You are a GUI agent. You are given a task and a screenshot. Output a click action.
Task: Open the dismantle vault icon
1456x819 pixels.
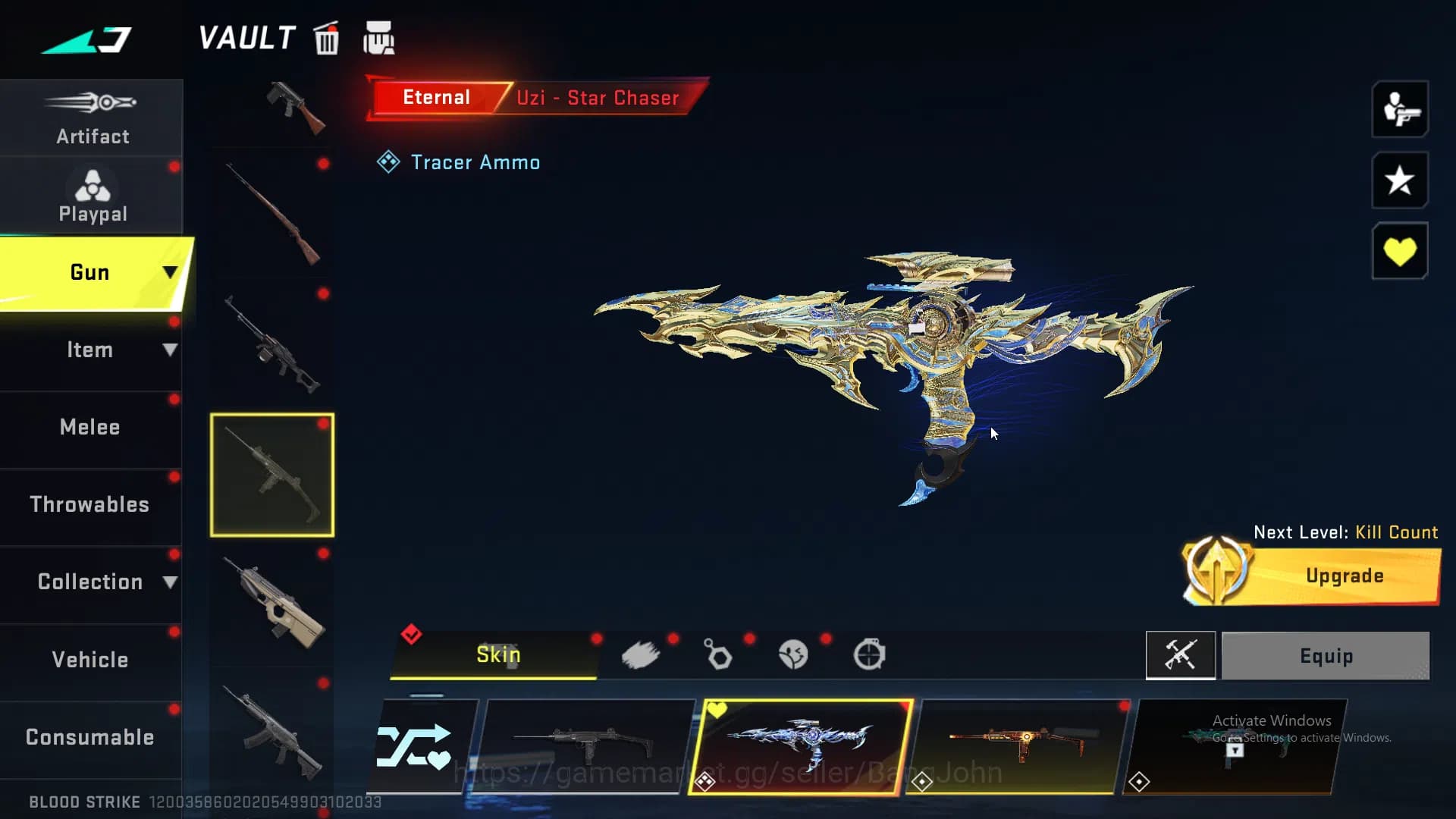(x=379, y=36)
